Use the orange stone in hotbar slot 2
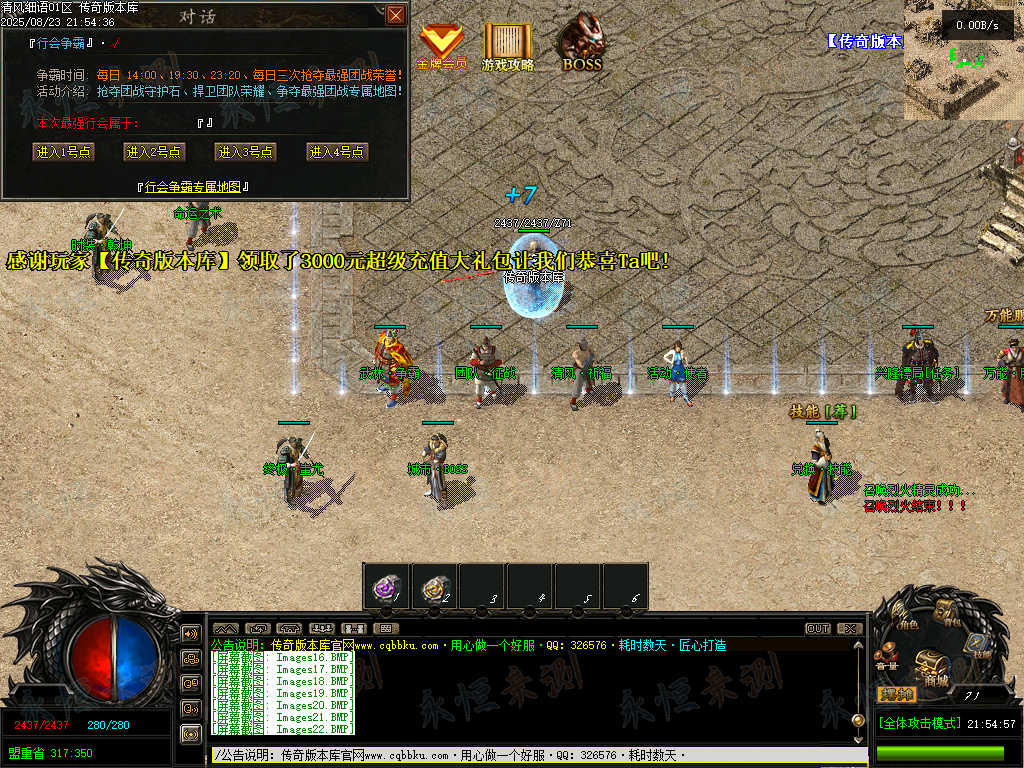Image resolution: width=1024 pixels, height=768 pixels. [433, 587]
